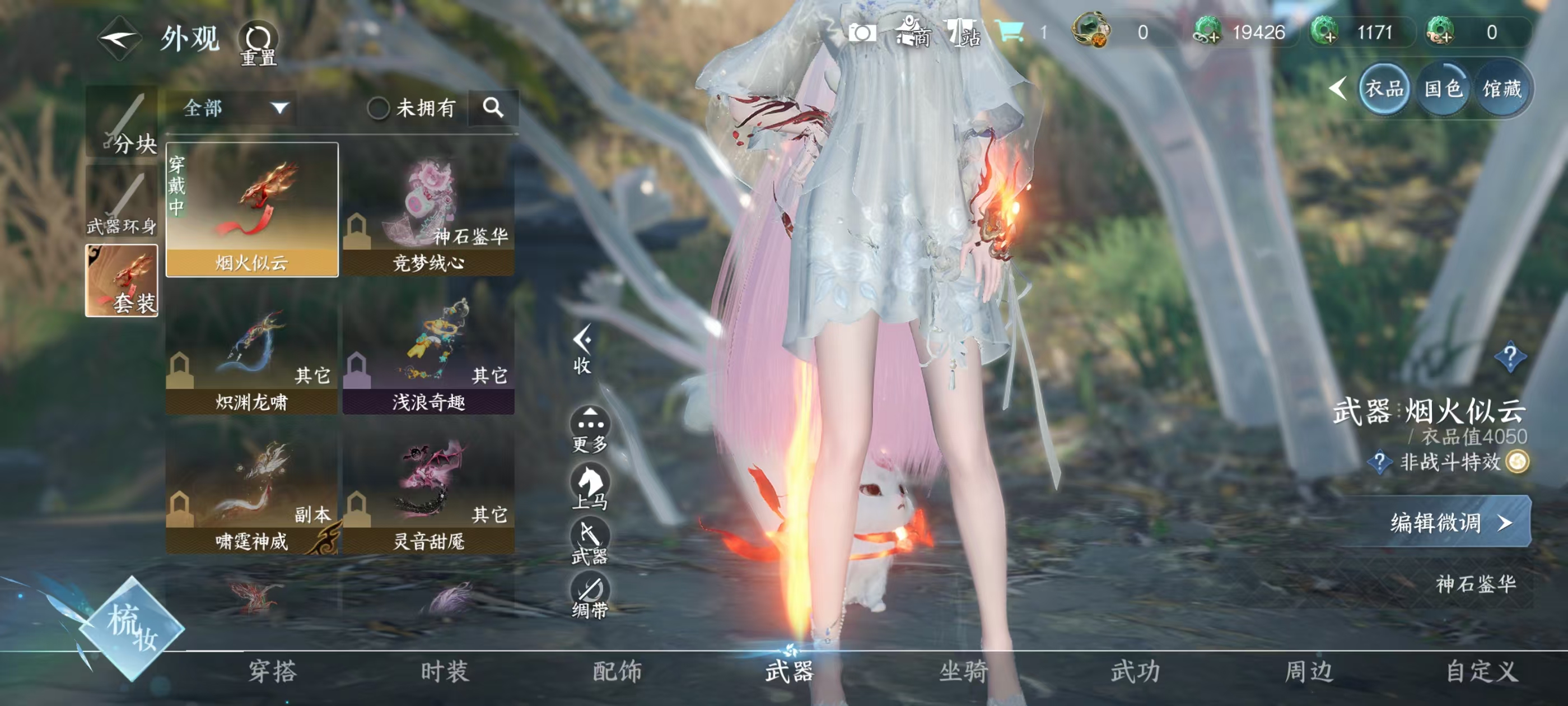Switch to the 套装 category on left sidebar
The height and width of the screenshot is (706, 1568).
120,281
